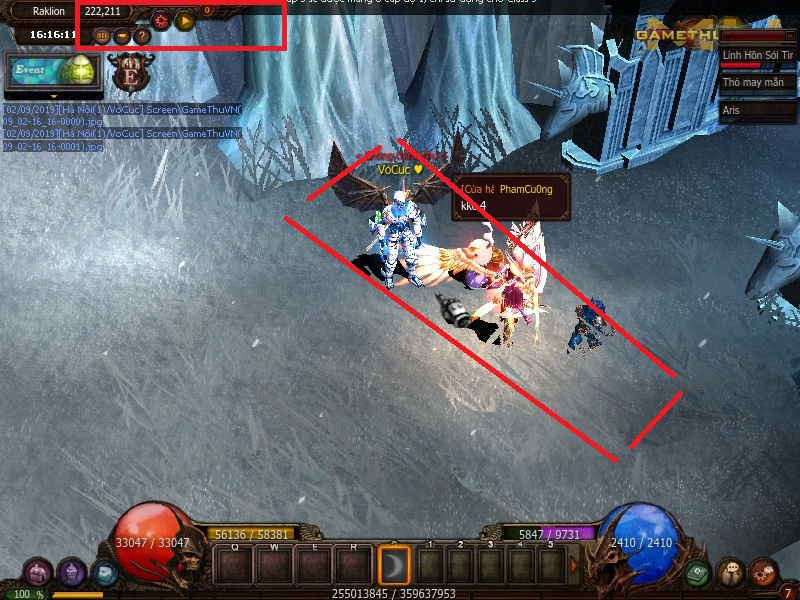Toggle the 3D camera button
Image resolution: width=800 pixels, height=600 pixels.
coord(102,36)
